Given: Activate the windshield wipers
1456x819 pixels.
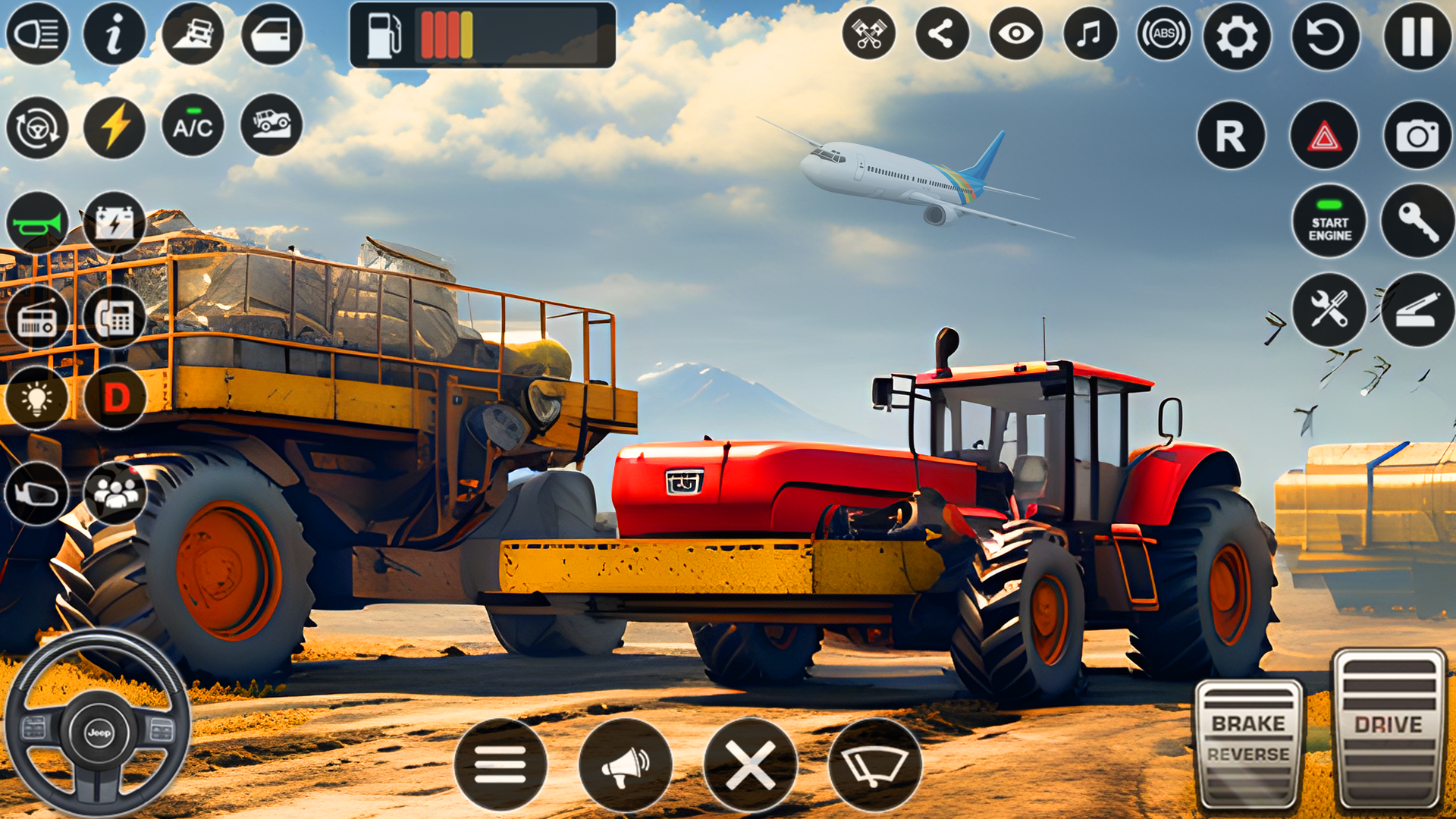Looking at the screenshot, I should 877,764.
